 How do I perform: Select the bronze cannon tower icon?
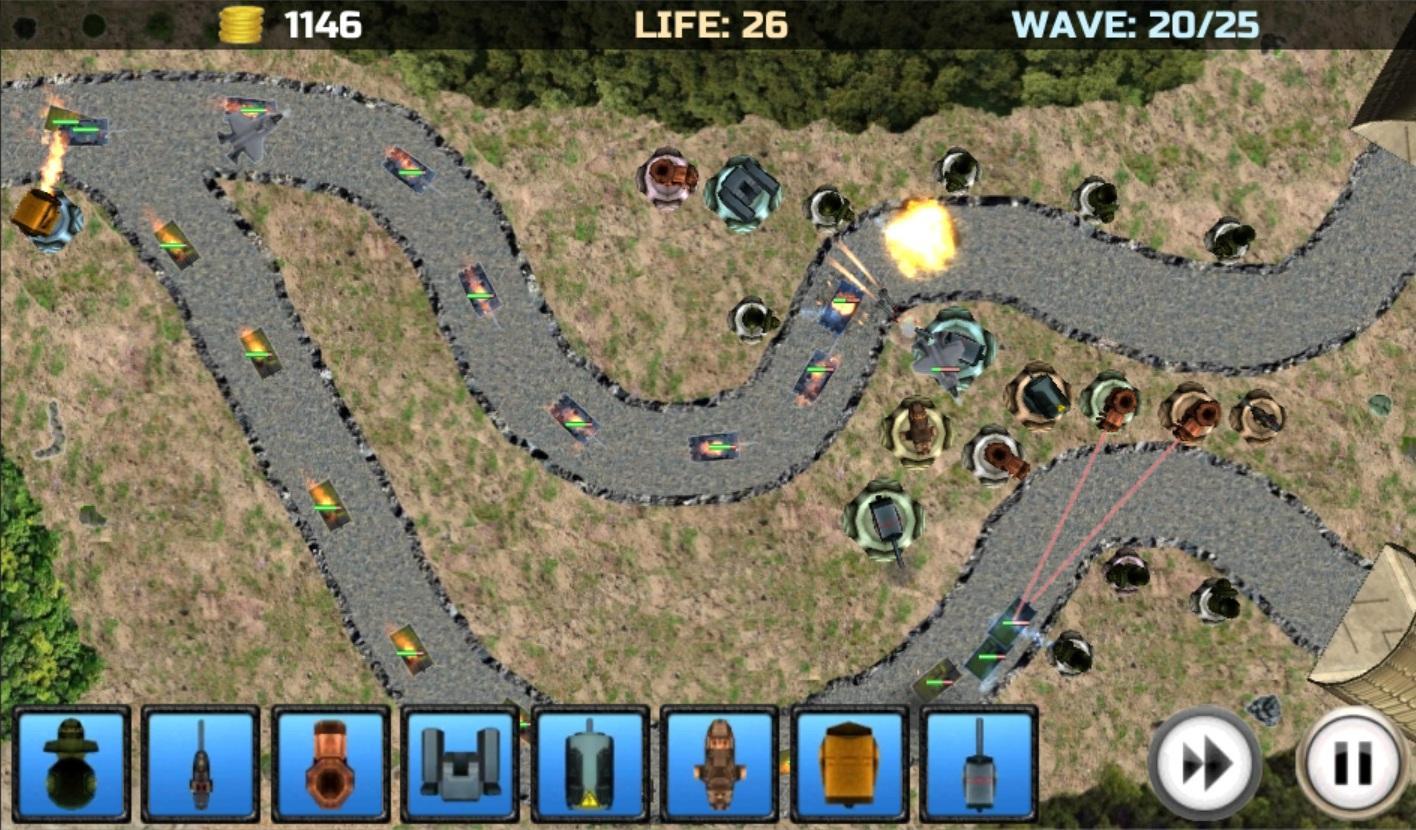click(x=330, y=765)
